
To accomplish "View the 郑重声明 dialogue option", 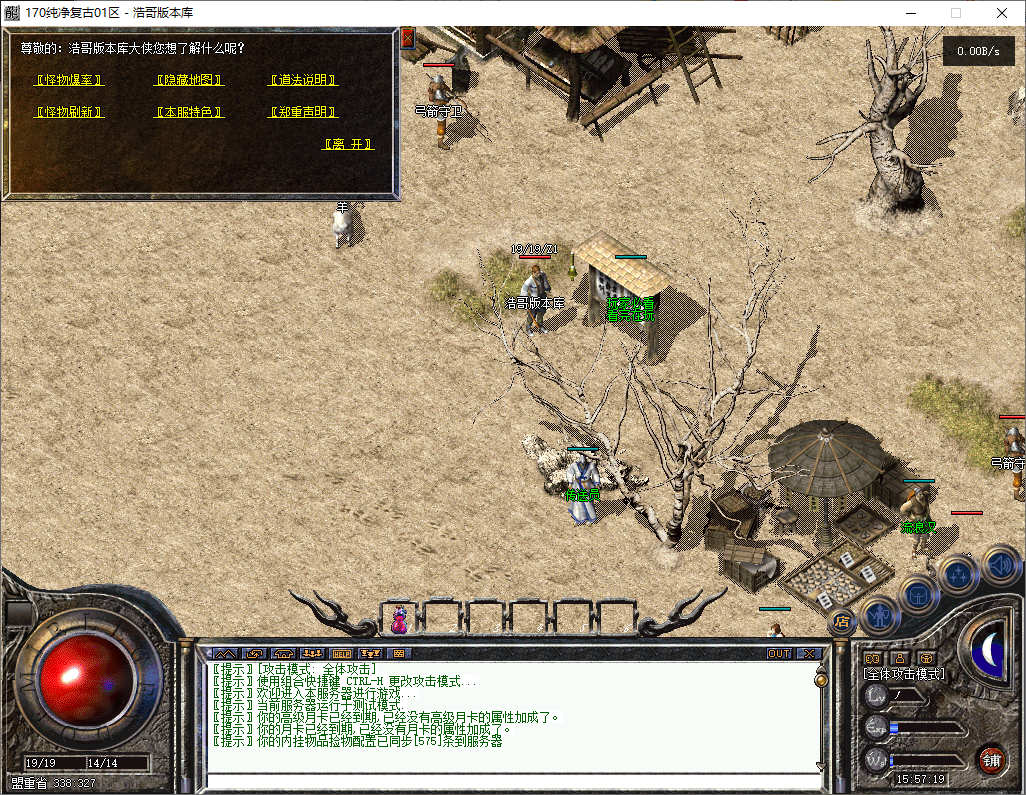I will [303, 112].
